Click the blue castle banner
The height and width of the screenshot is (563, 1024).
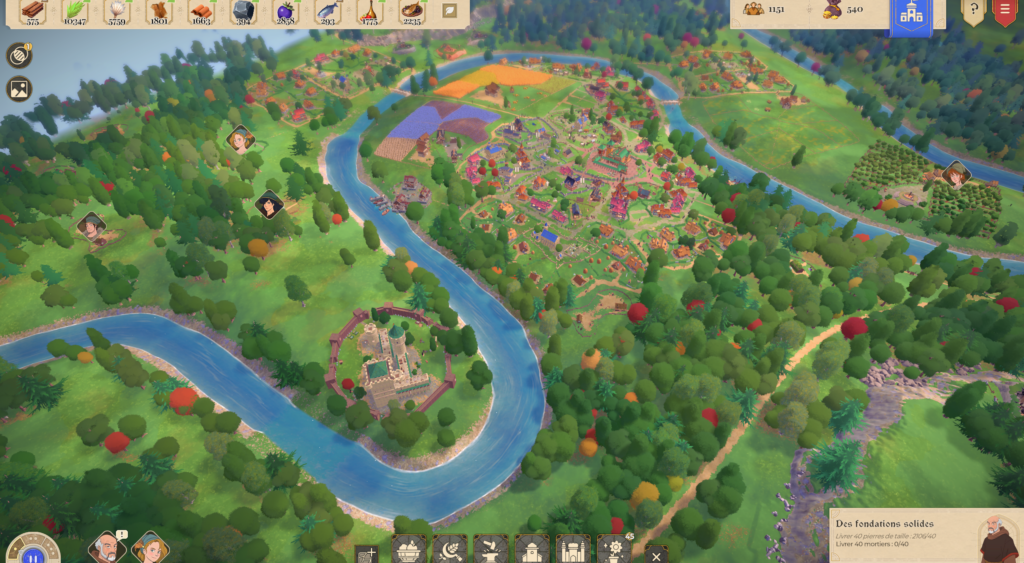[911, 16]
